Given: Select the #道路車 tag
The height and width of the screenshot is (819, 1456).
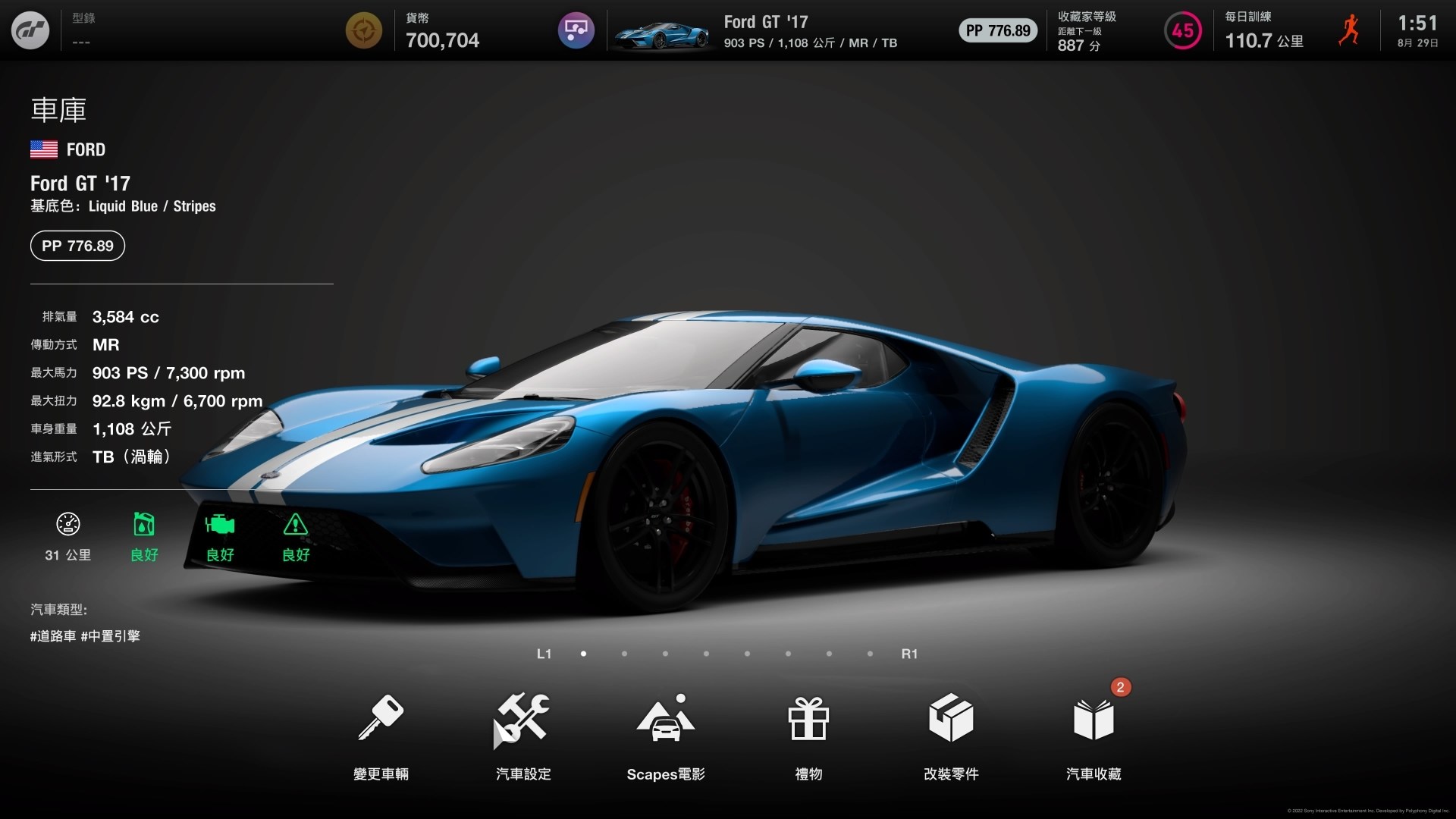Looking at the screenshot, I should pos(52,636).
